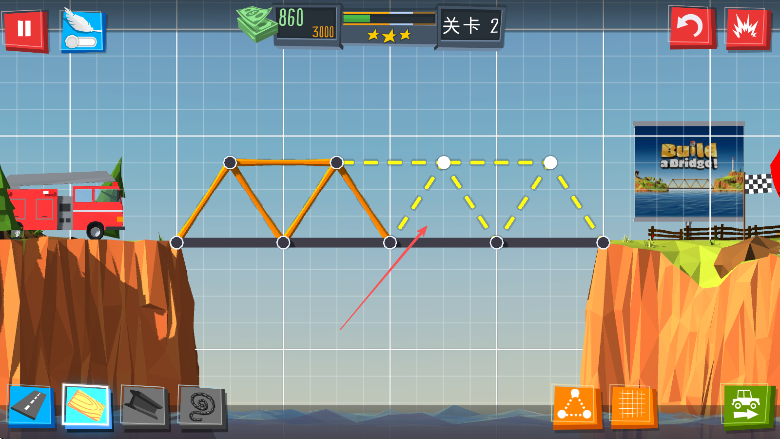Image resolution: width=780 pixels, height=439 pixels.
Task: Select the steel beam material
Action: click(143, 405)
